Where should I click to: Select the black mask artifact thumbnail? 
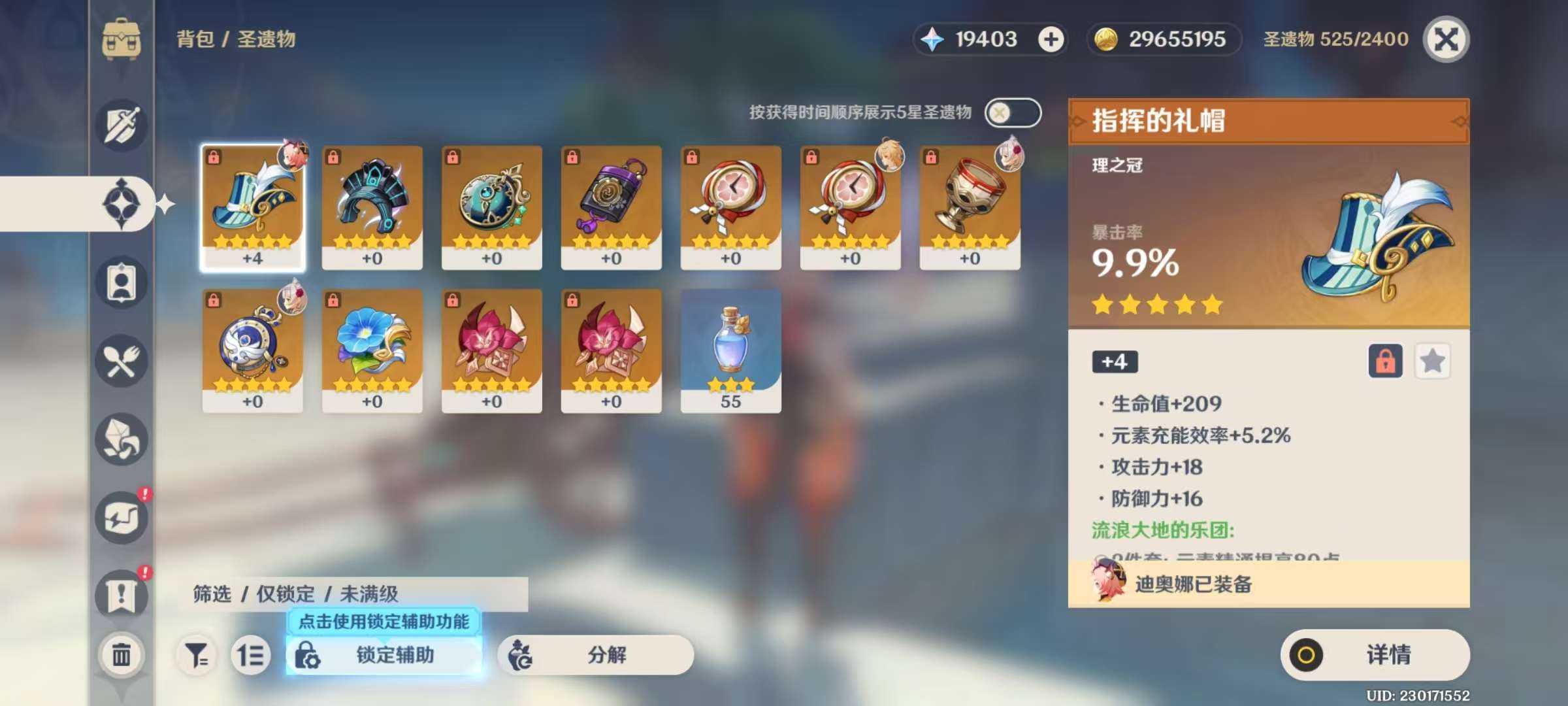(x=372, y=206)
